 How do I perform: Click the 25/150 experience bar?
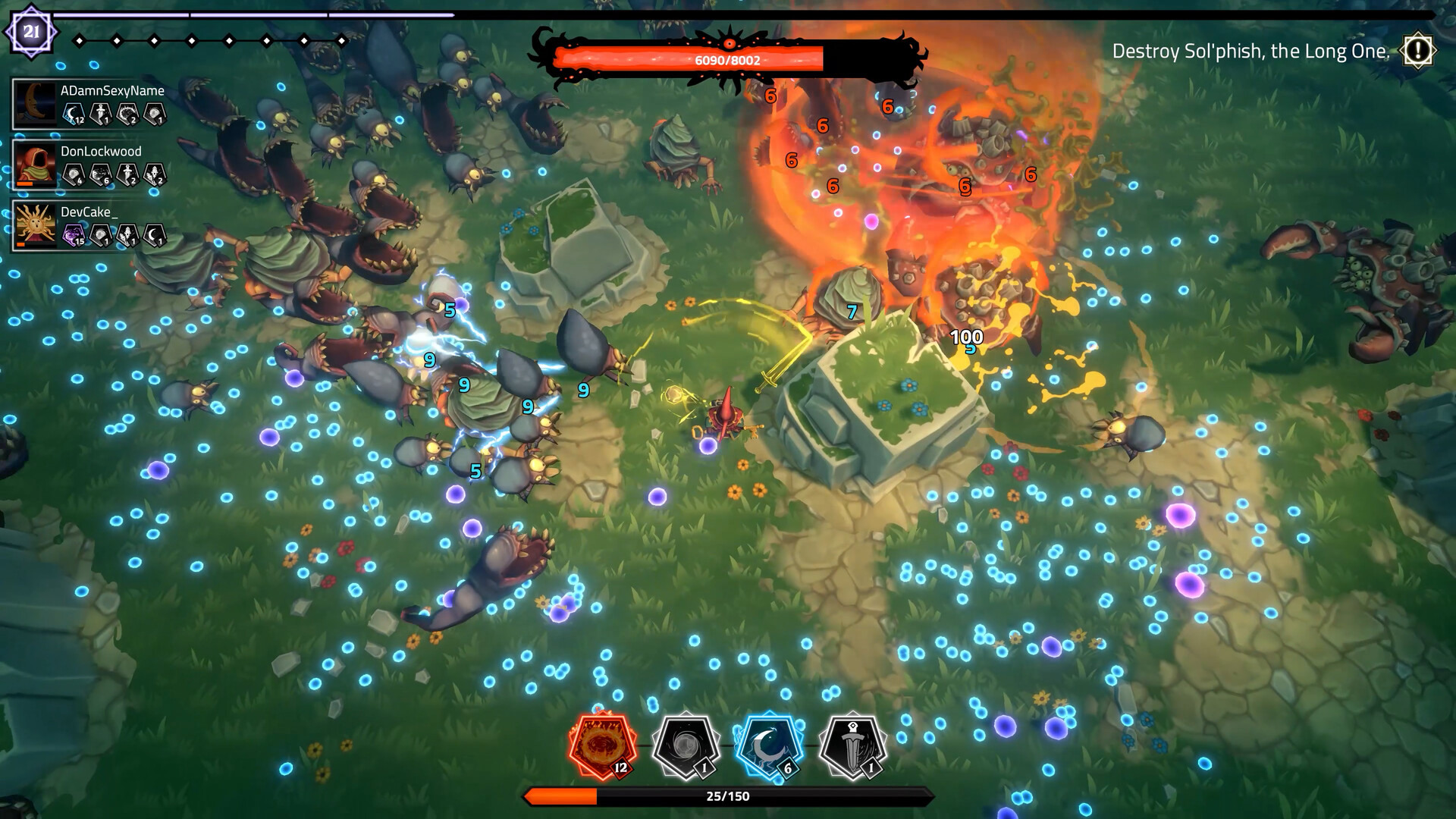click(x=726, y=797)
